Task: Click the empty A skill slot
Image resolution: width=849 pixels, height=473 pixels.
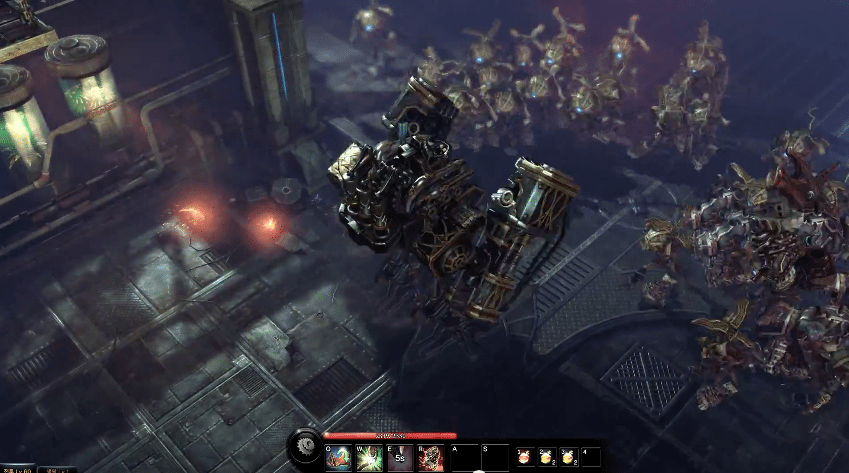Action: point(464,458)
